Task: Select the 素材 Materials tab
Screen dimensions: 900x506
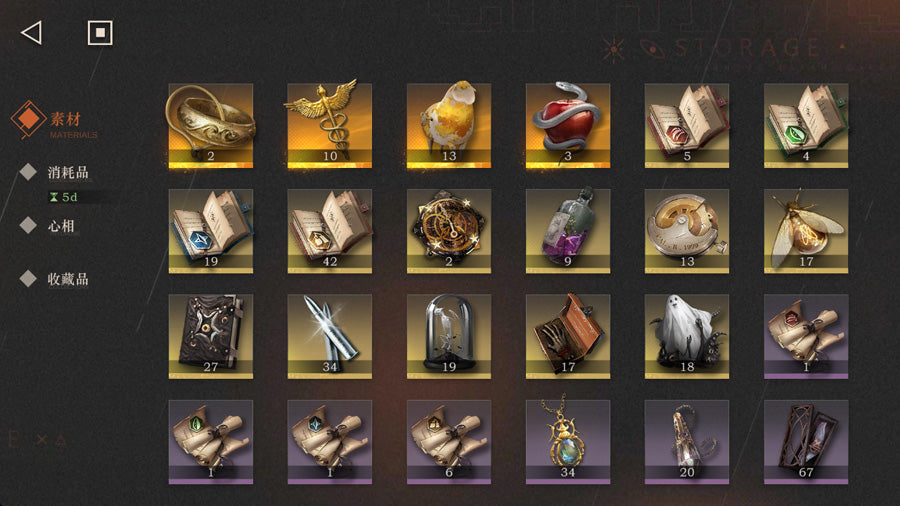Action: click(64, 120)
